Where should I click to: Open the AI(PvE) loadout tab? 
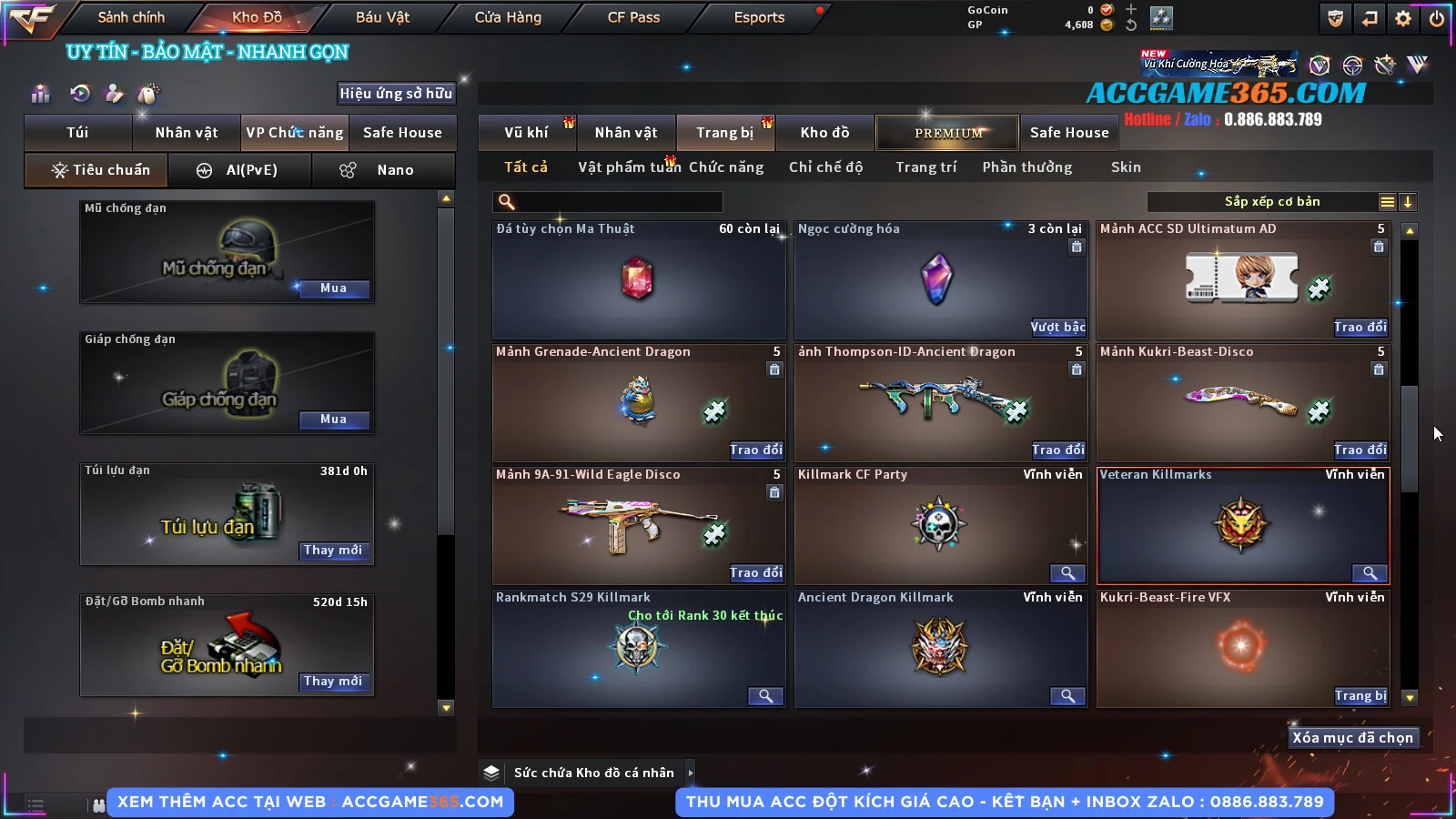tap(240, 170)
